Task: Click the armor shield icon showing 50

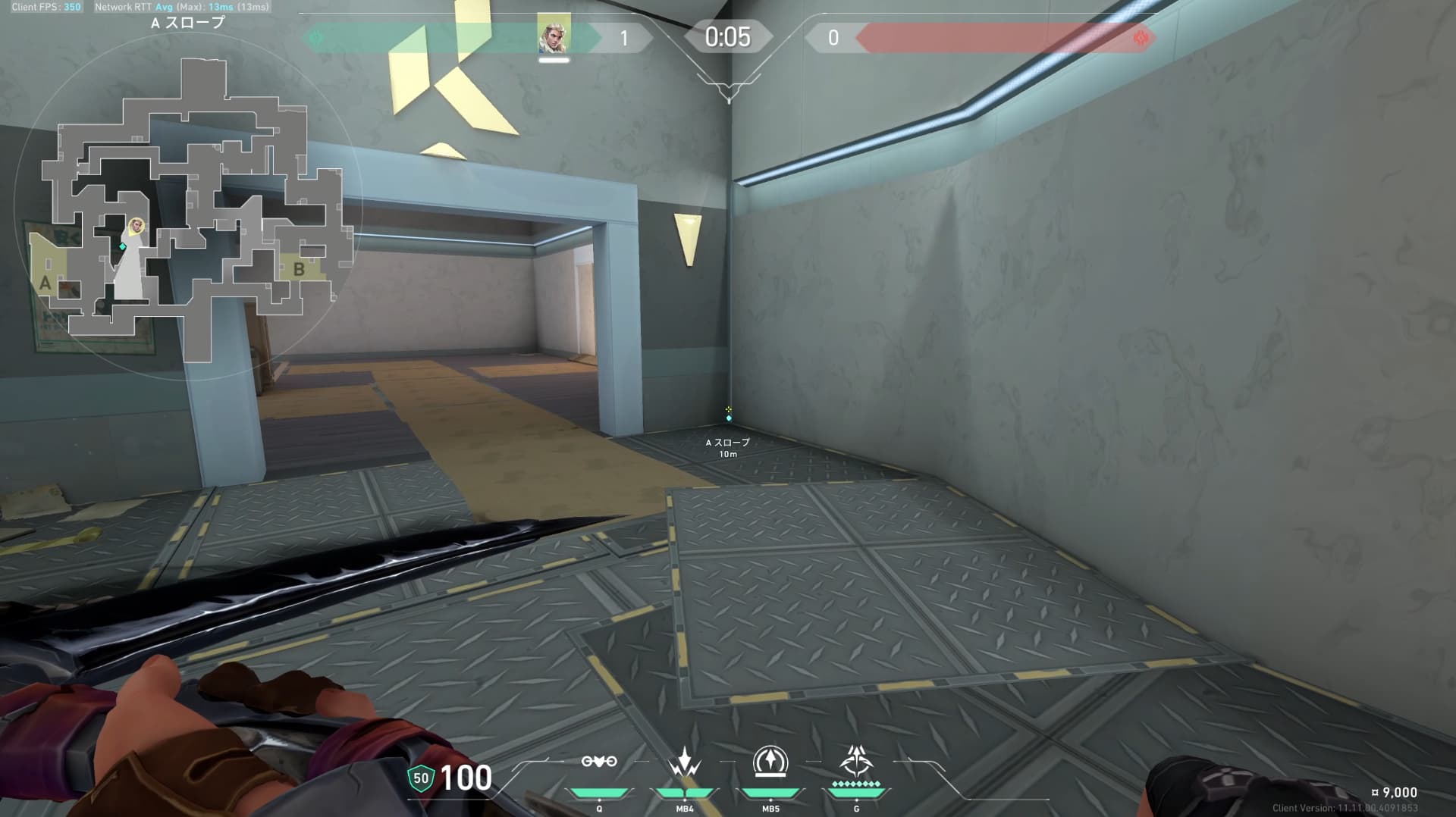Action: coord(421,778)
